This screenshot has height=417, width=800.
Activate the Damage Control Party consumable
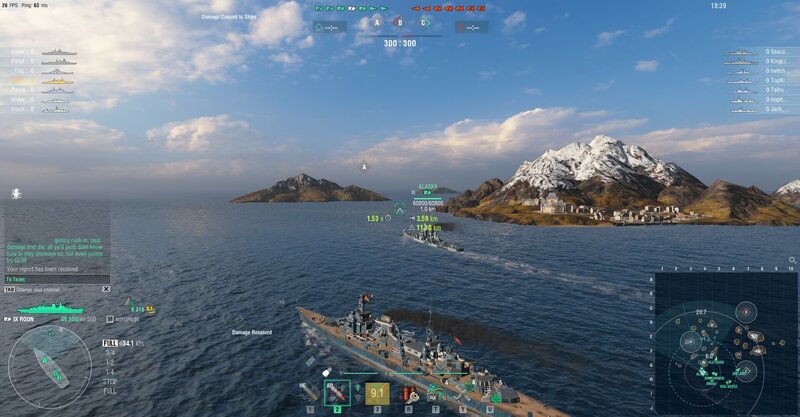(x=409, y=394)
